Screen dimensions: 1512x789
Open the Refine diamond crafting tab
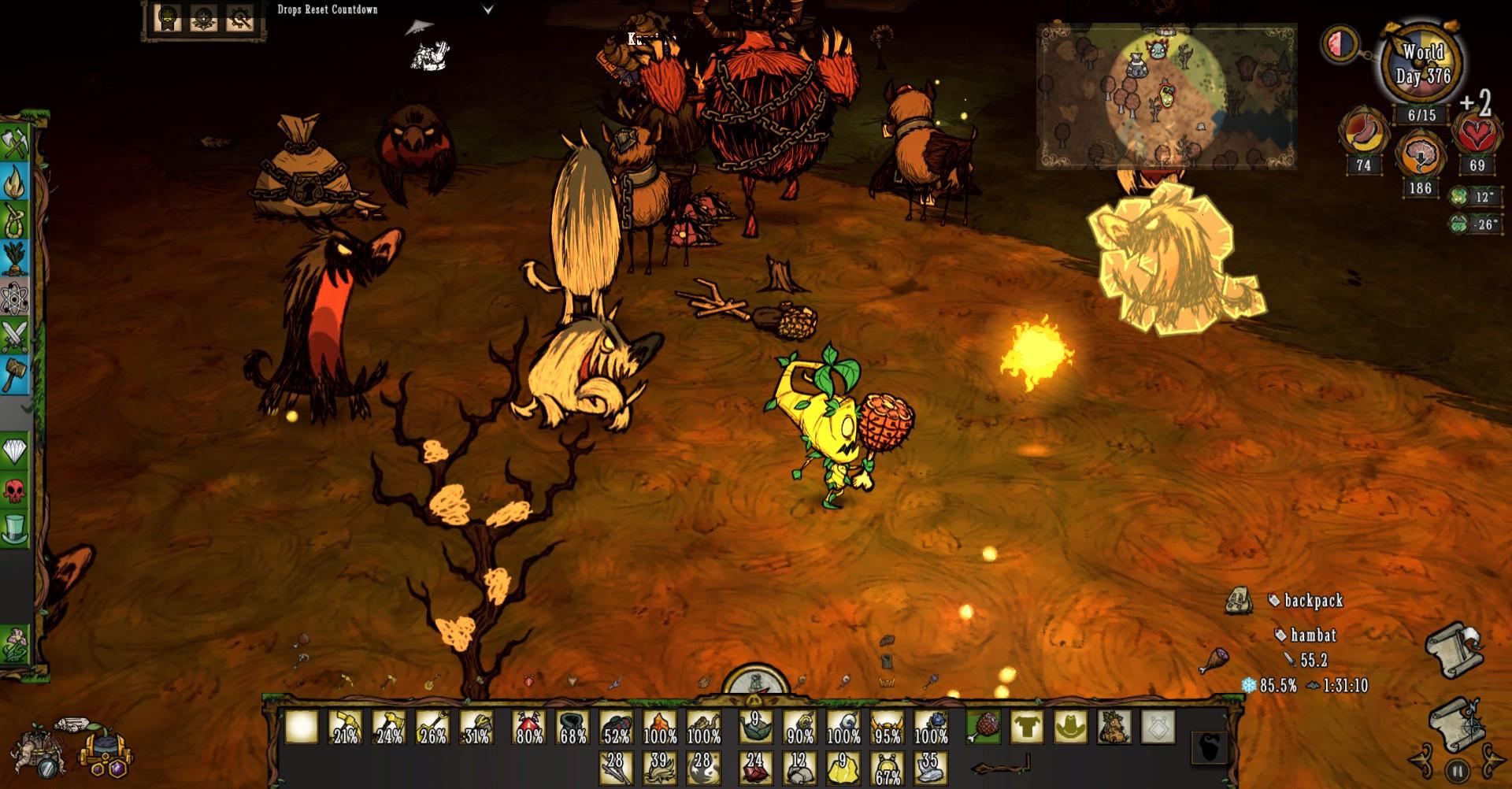(15, 451)
